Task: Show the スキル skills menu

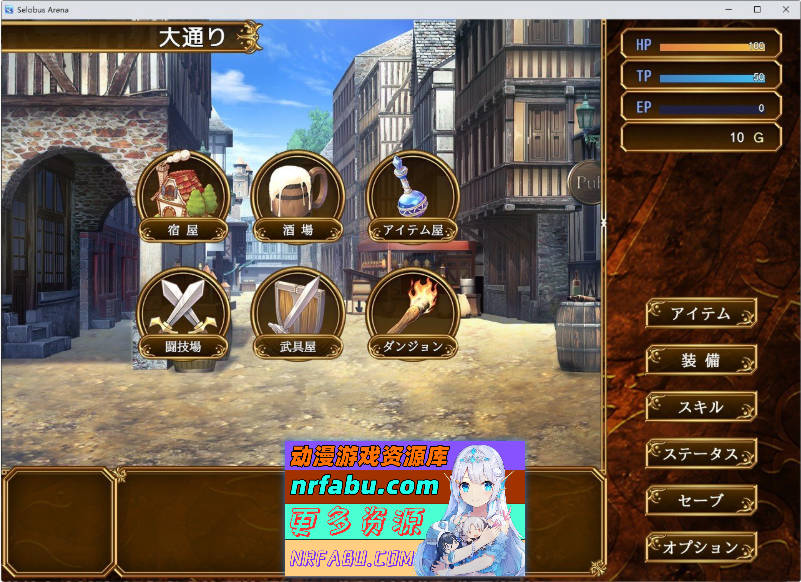Action: [x=700, y=407]
